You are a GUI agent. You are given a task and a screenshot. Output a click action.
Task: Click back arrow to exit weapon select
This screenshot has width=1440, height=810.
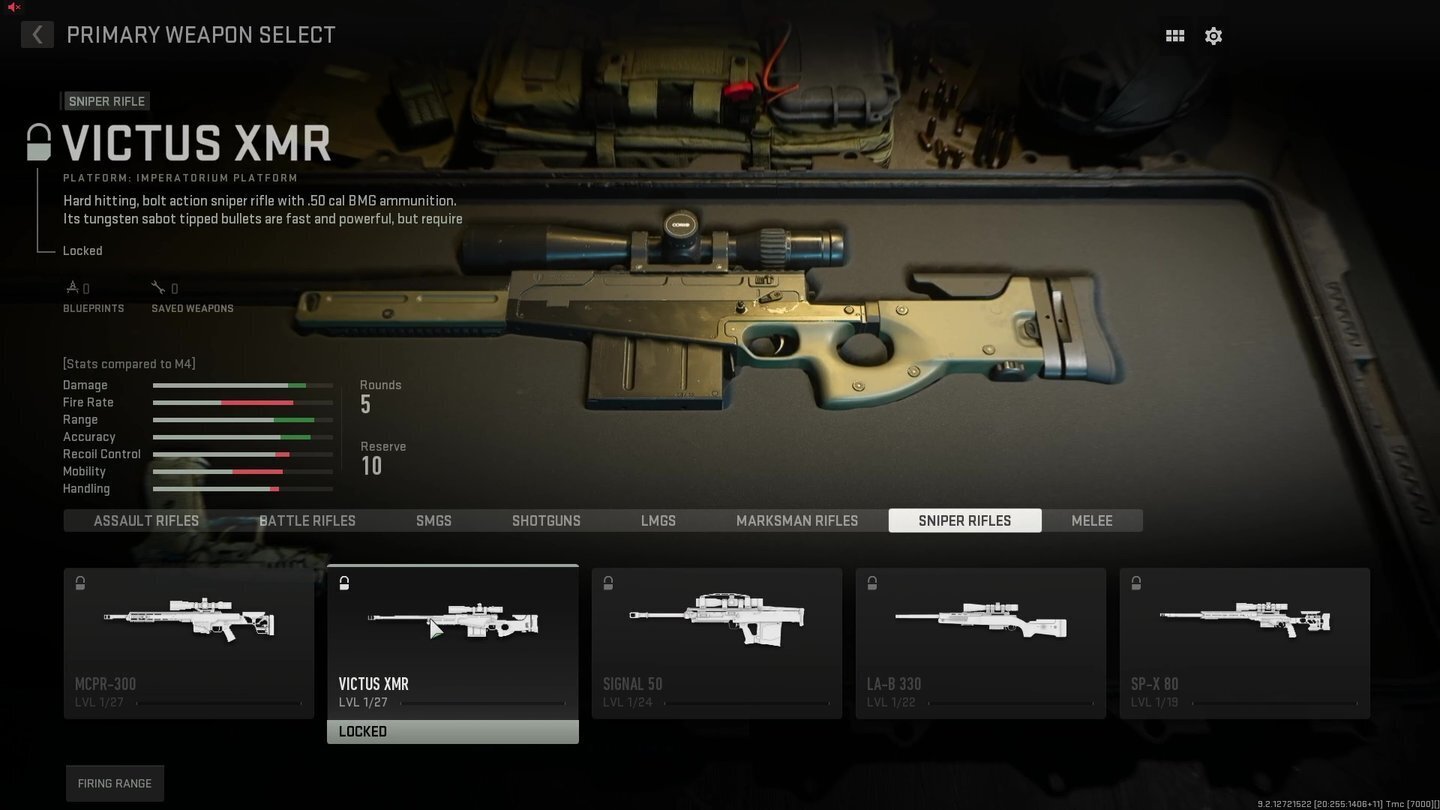36,34
